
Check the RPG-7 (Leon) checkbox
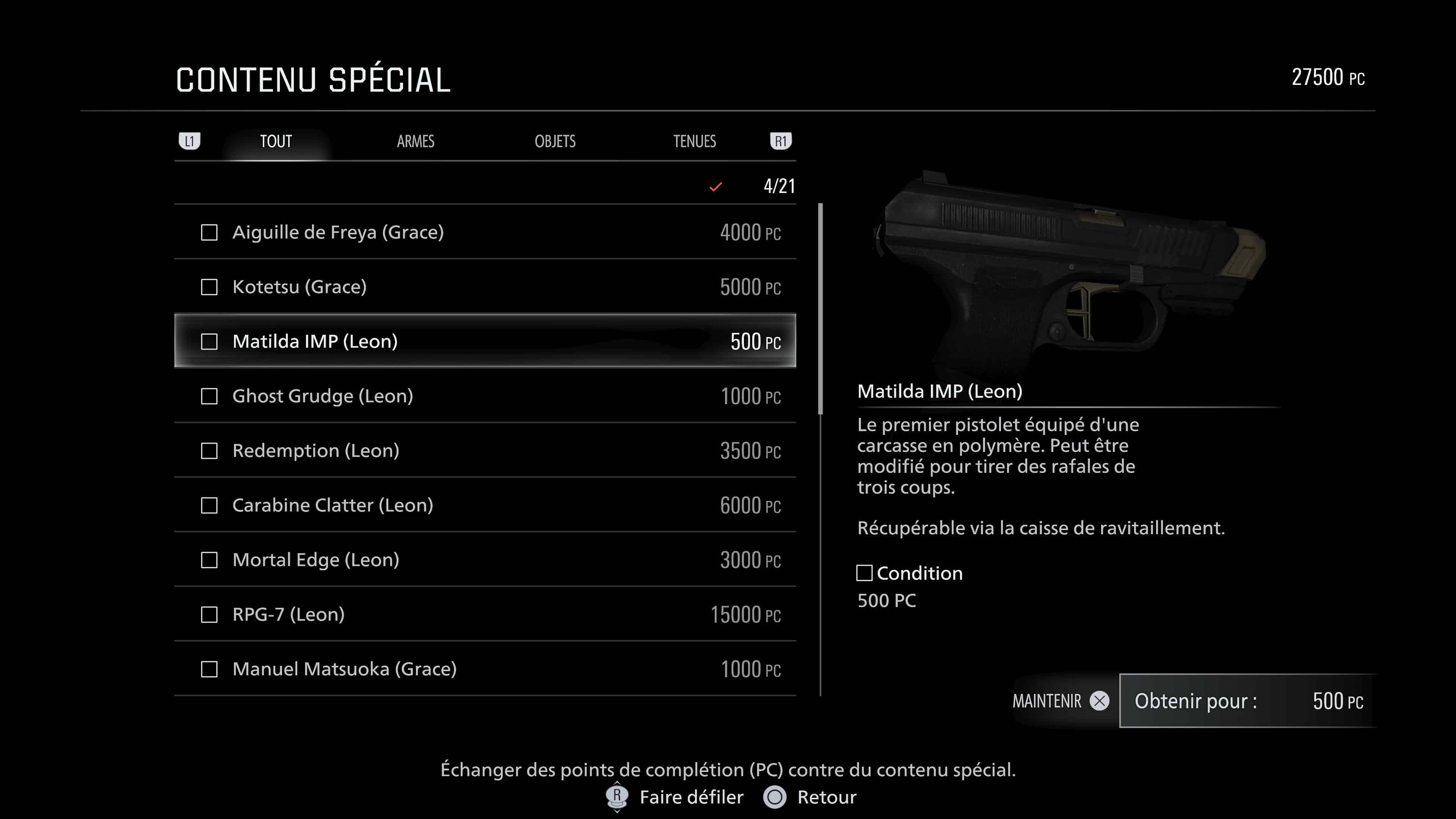210,615
